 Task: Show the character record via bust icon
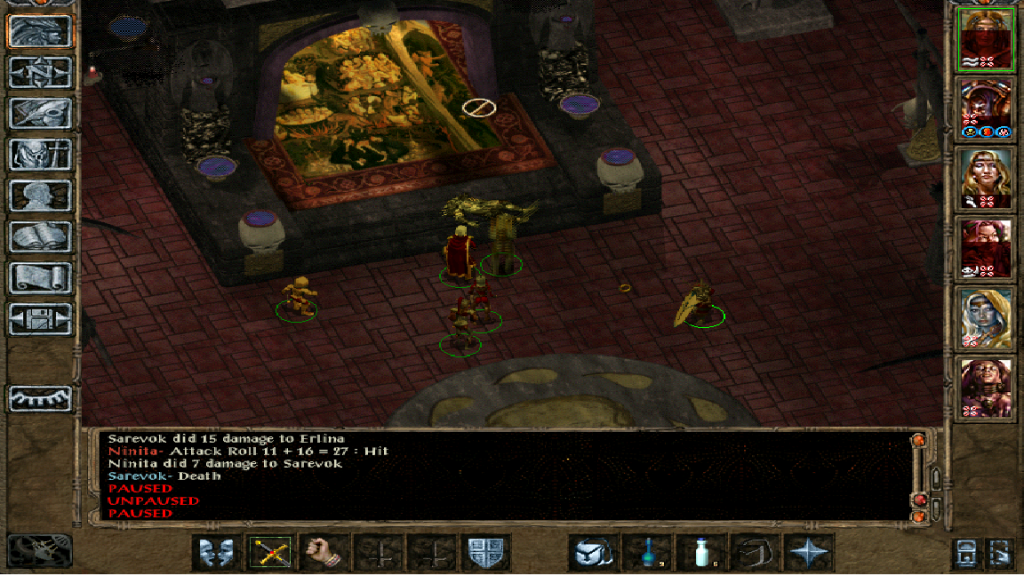coord(41,195)
